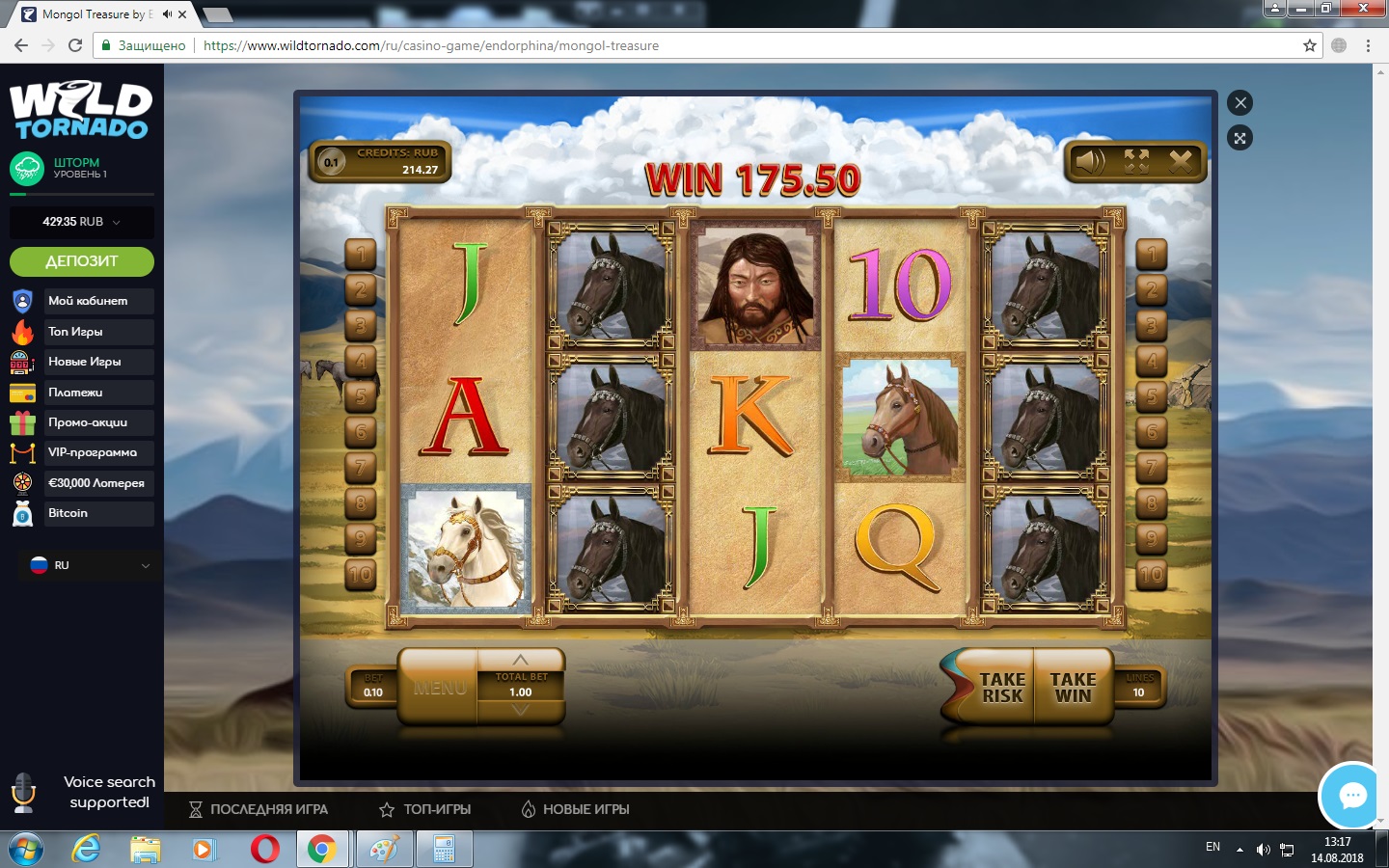The width and height of the screenshot is (1389, 868).
Task: Click the 0.1 coin denomination button
Action: pyautogui.click(x=331, y=162)
